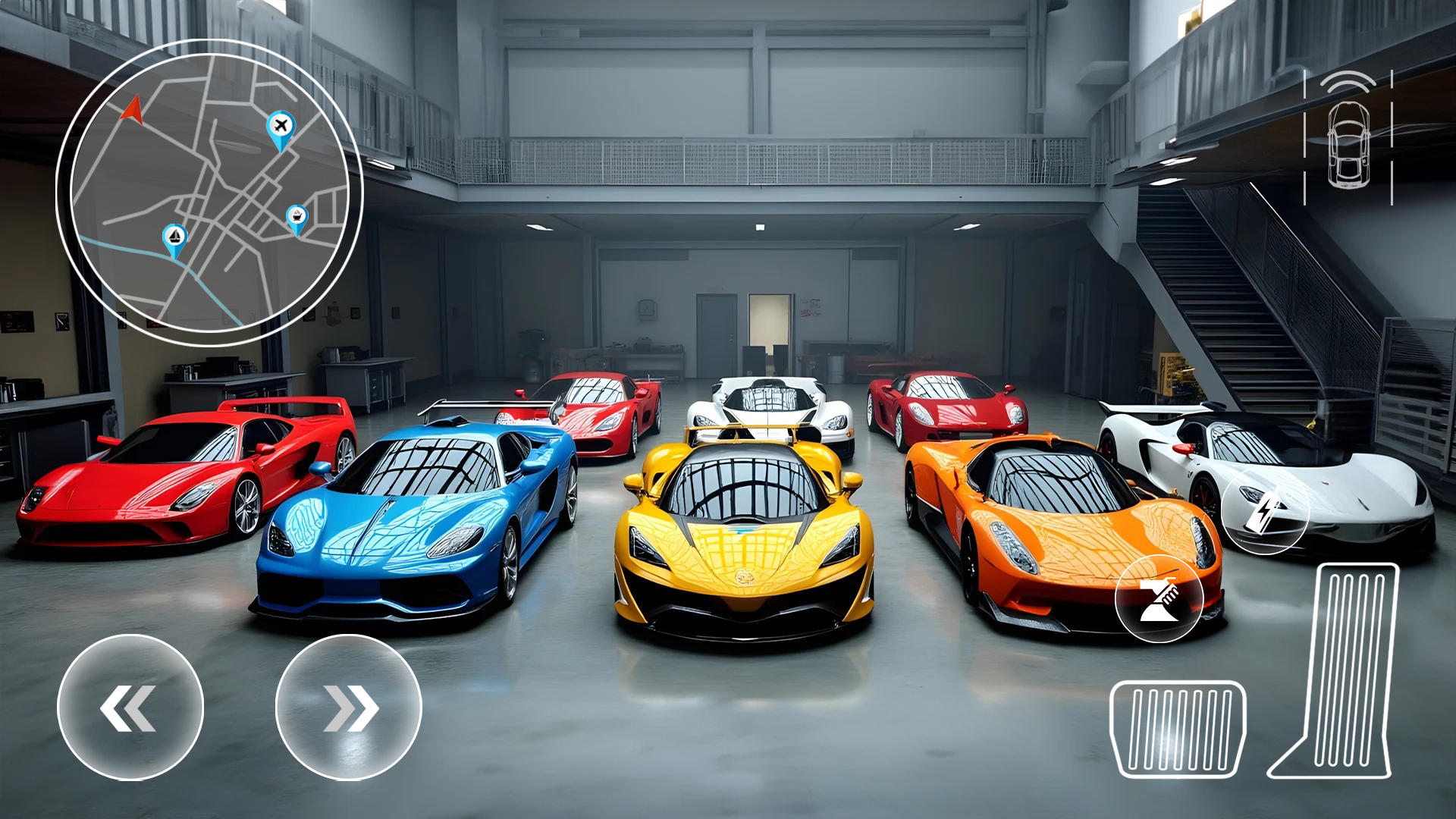
Task: Toggle the car sensor camera icon
Action: (1348, 138)
